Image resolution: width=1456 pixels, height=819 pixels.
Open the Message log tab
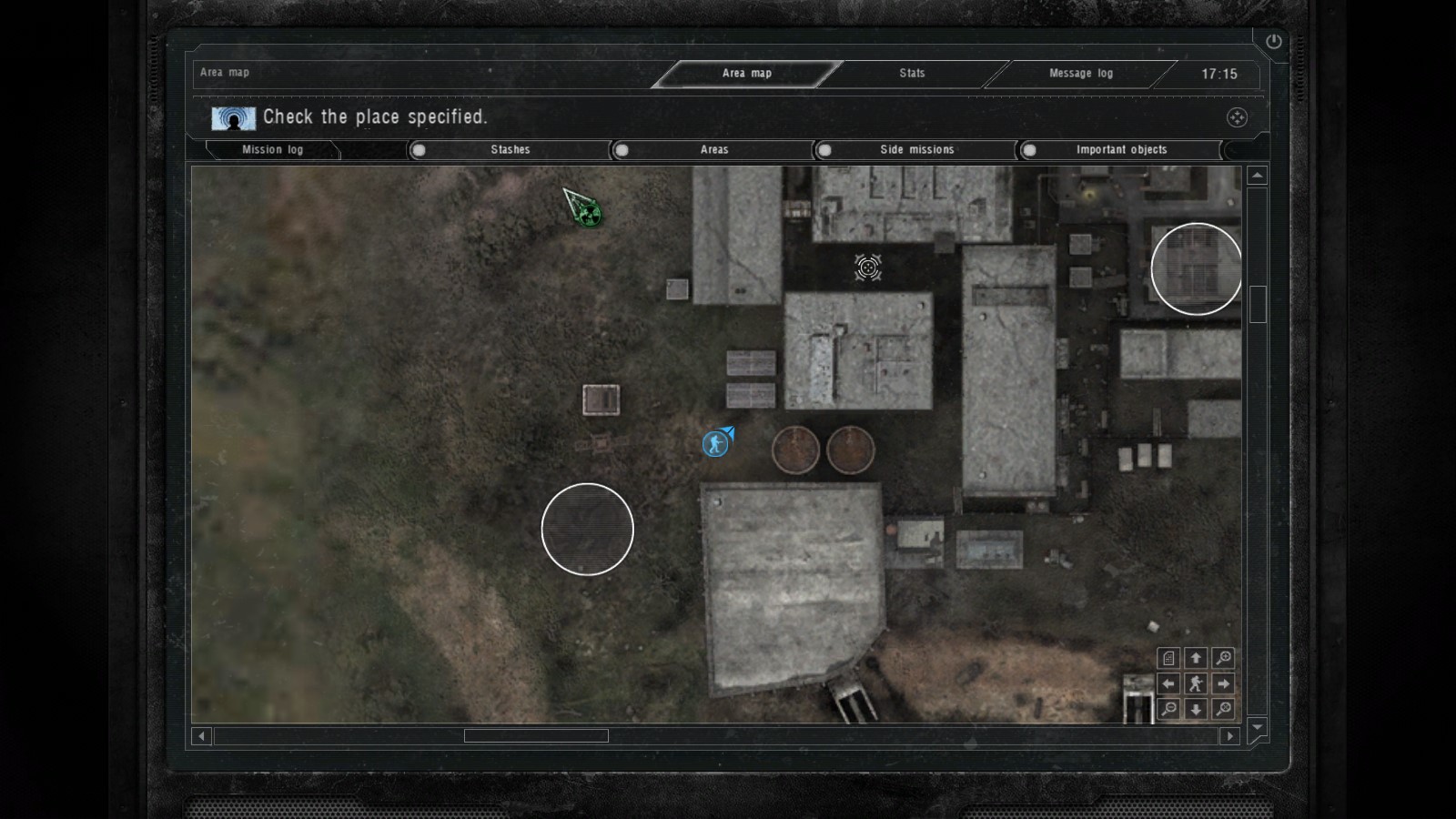pos(1080,74)
